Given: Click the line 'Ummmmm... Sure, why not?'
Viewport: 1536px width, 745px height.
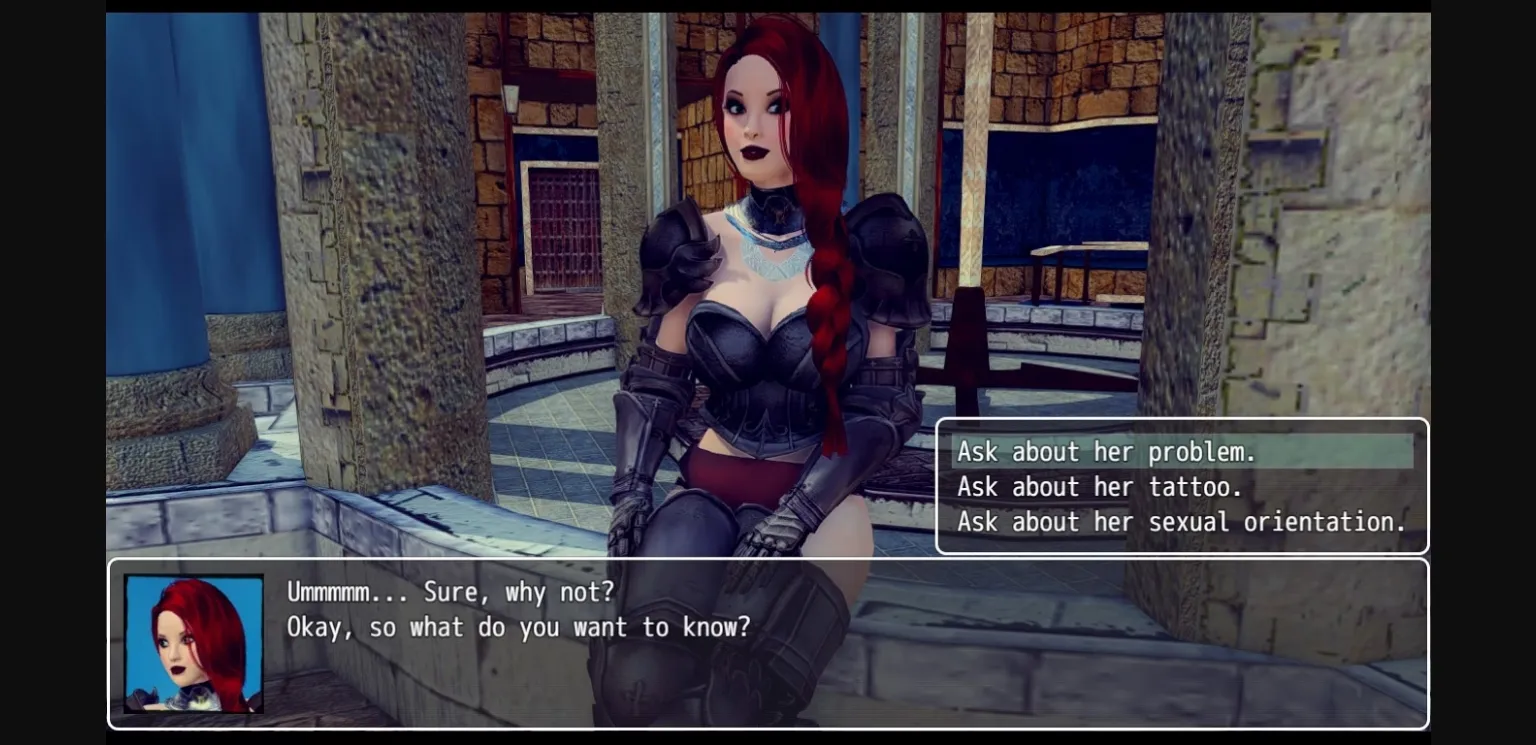Looking at the screenshot, I should point(450,592).
